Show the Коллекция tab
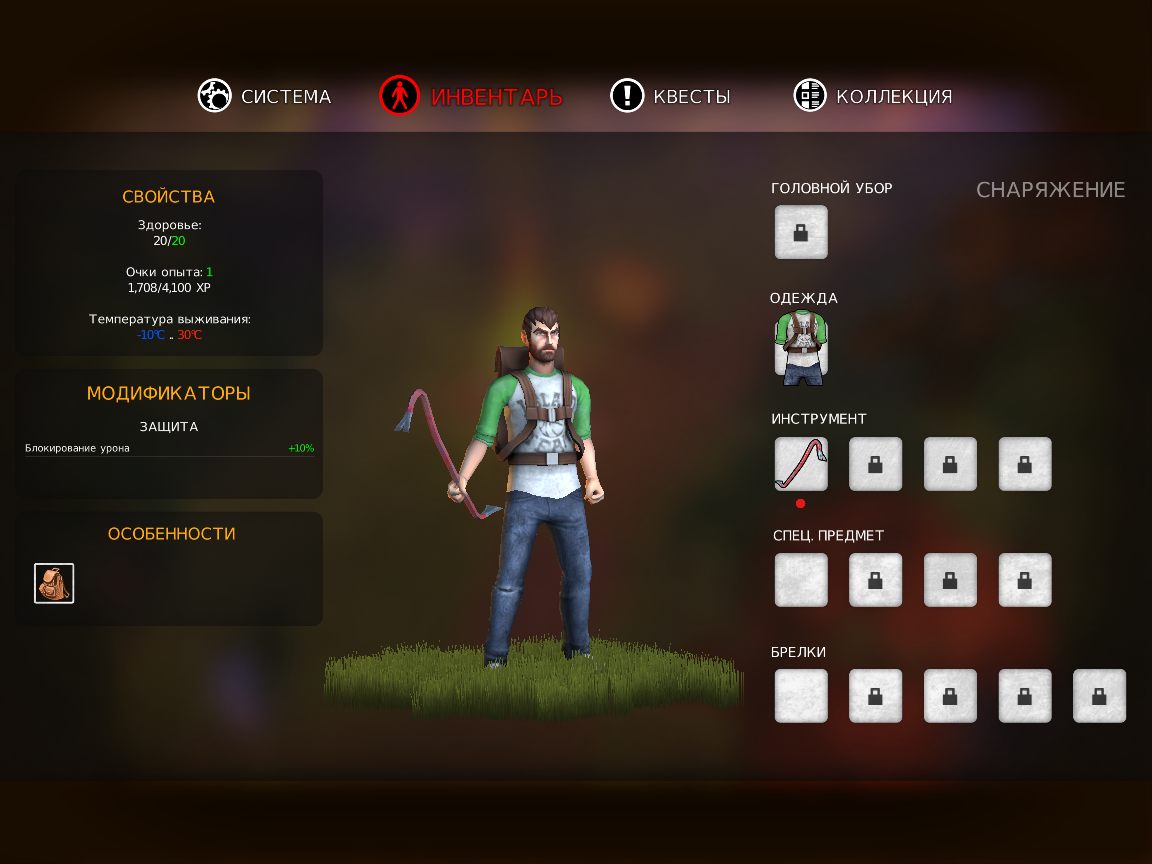 pyautogui.click(x=873, y=96)
